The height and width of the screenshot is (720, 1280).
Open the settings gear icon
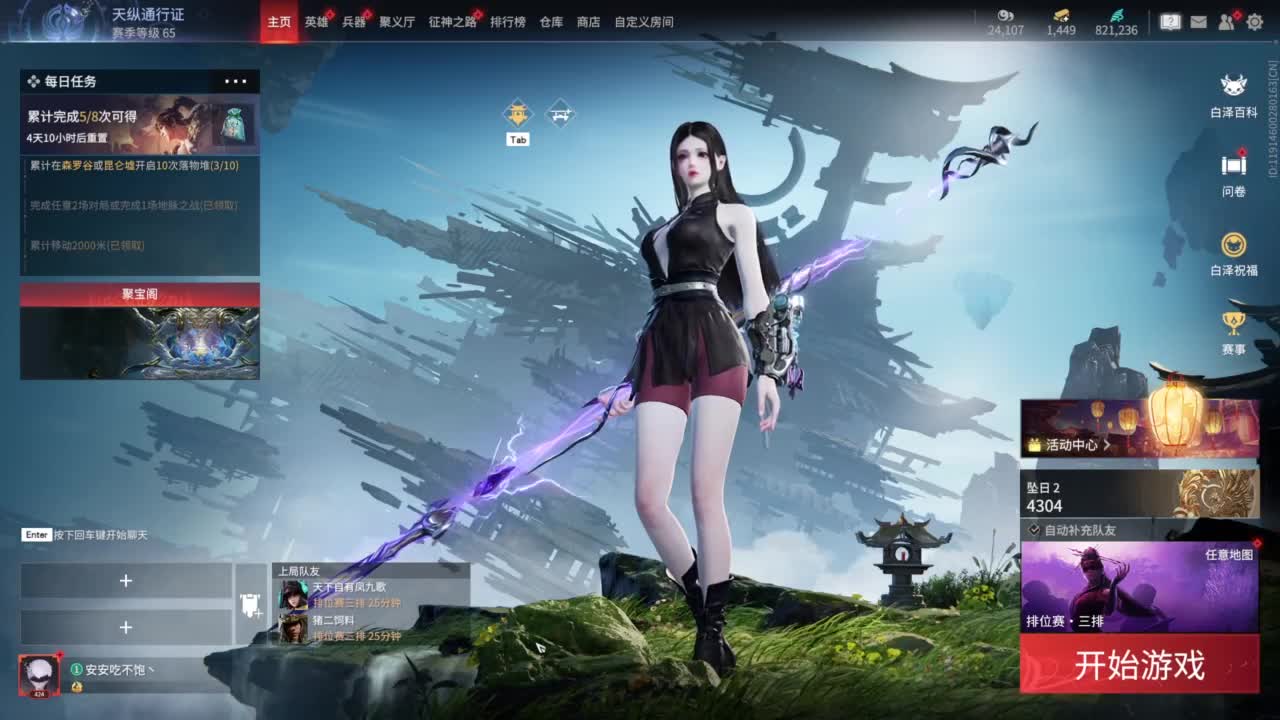tap(1255, 22)
